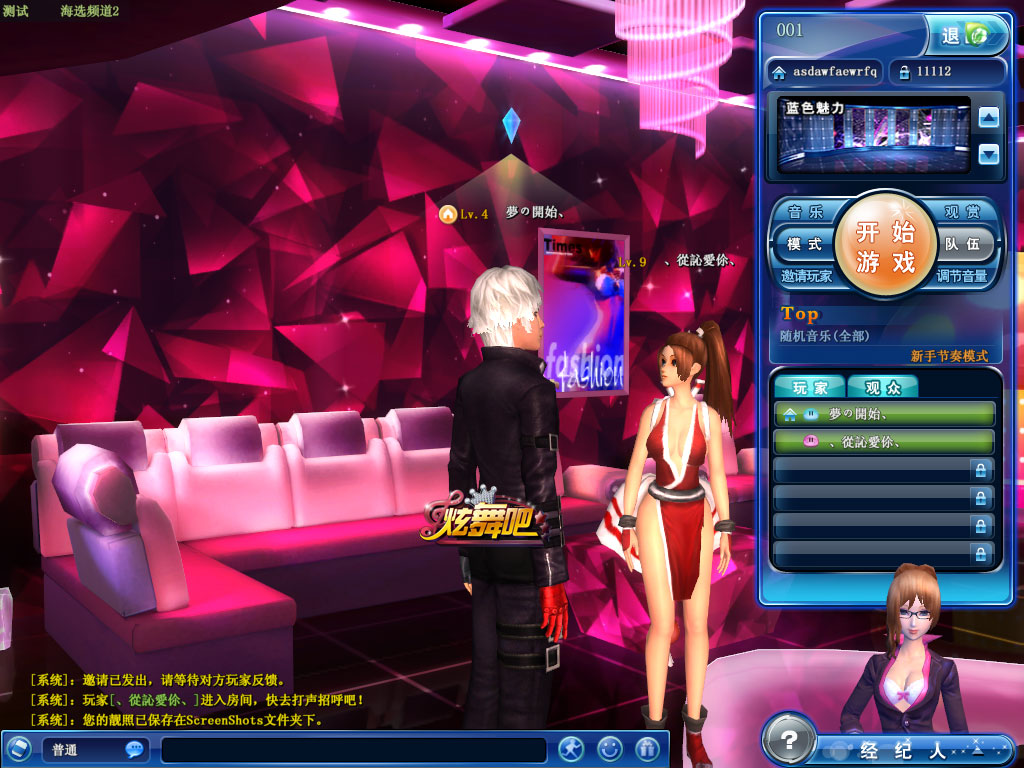Open the 调节音量 volume adjustment
Screen dimensions: 1024x768
pyautogui.click(x=962, y=276)
